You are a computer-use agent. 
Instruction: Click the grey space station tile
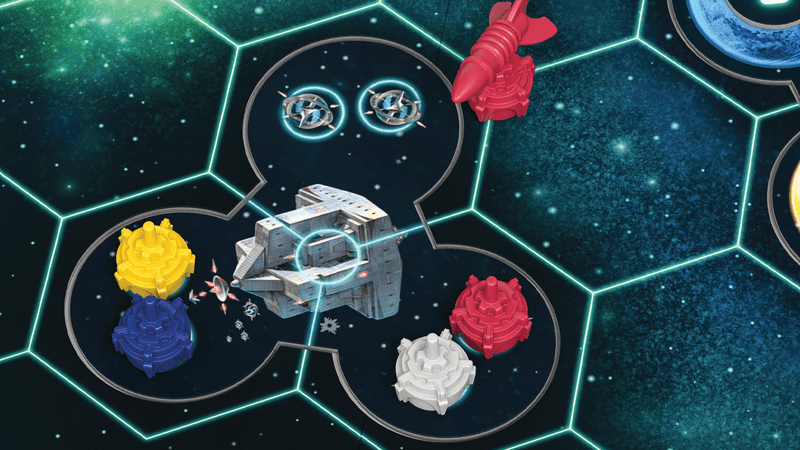pyautogui.click(x=323, y=250)
